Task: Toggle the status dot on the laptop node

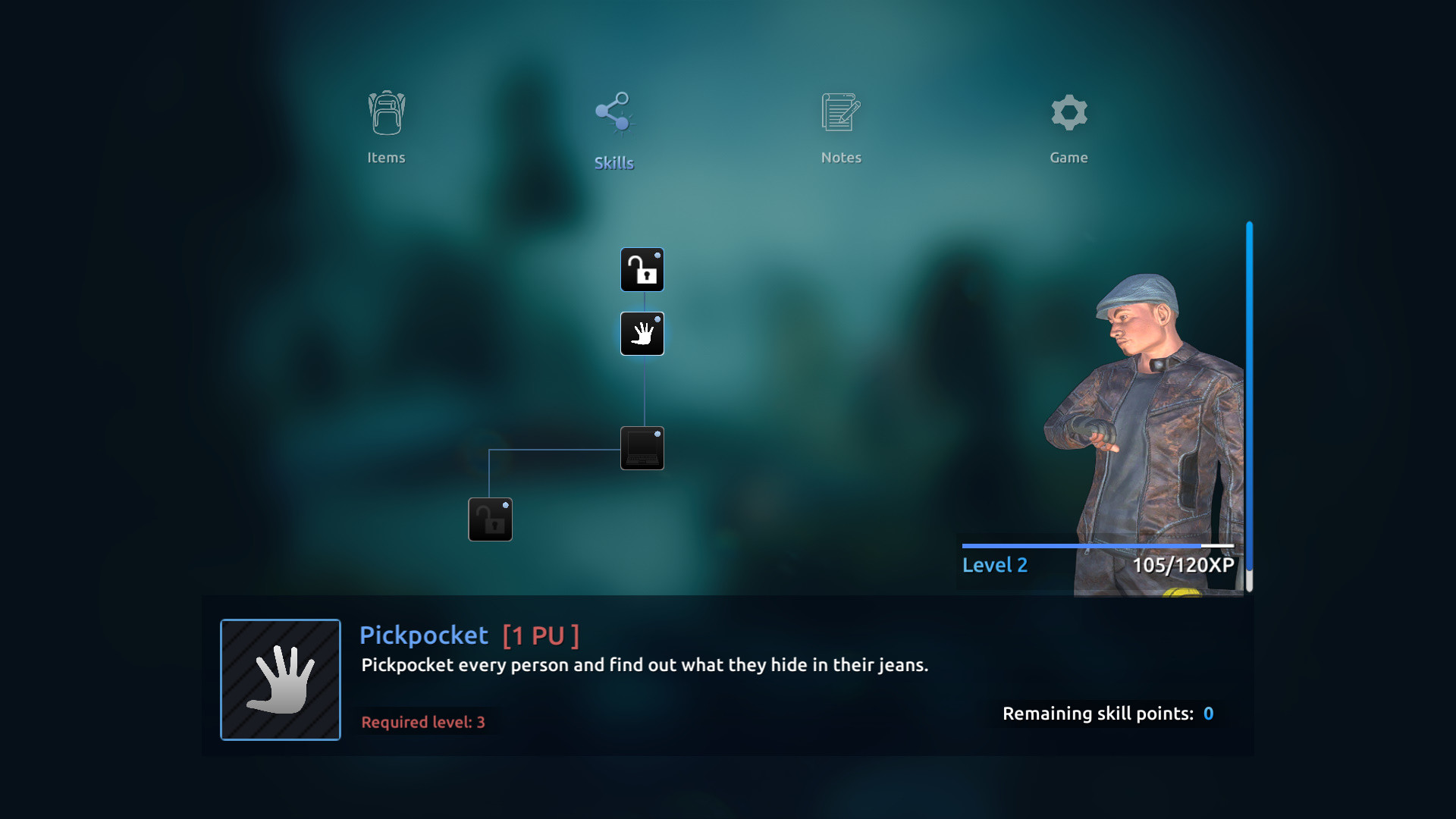Action: coord(658,434)
